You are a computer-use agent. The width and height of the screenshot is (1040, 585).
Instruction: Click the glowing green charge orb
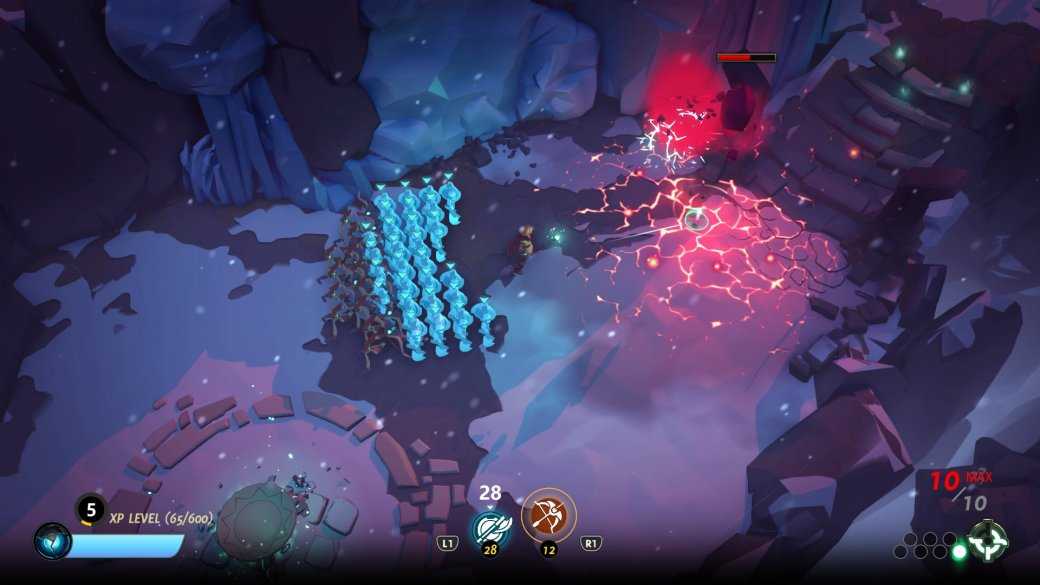[x=960, y=551]
